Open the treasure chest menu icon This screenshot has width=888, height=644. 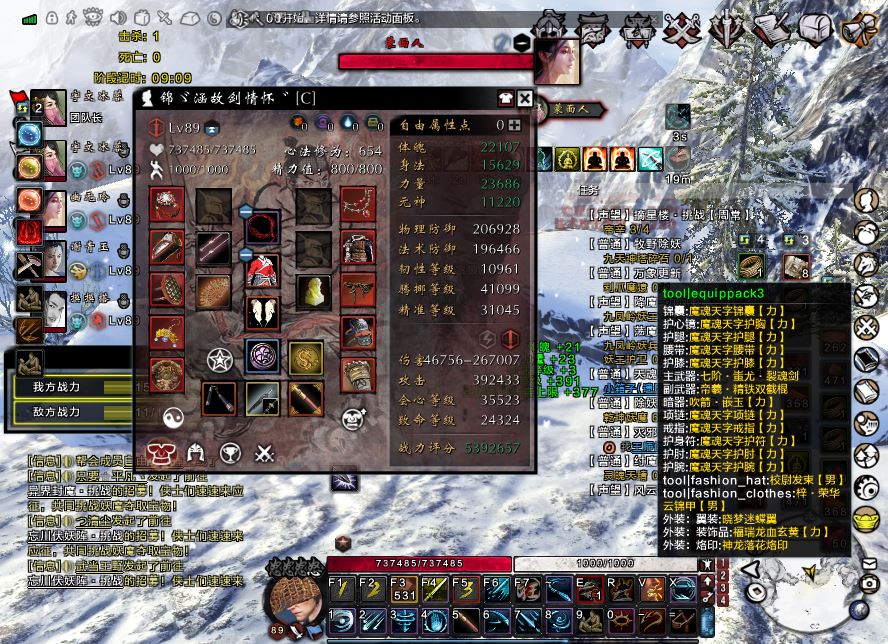coord(815,27)
